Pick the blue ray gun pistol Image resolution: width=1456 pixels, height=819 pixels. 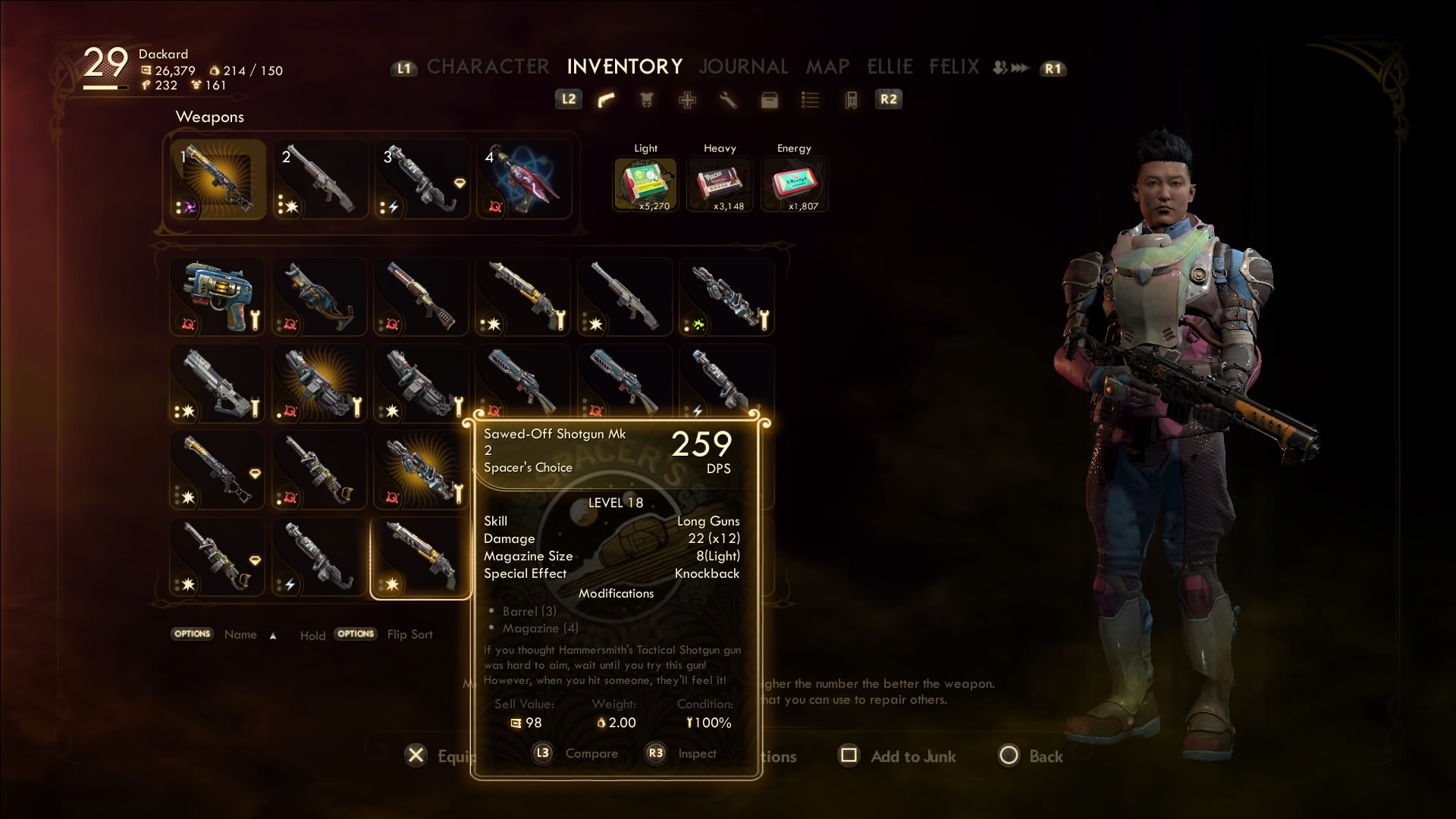point(217,297)
